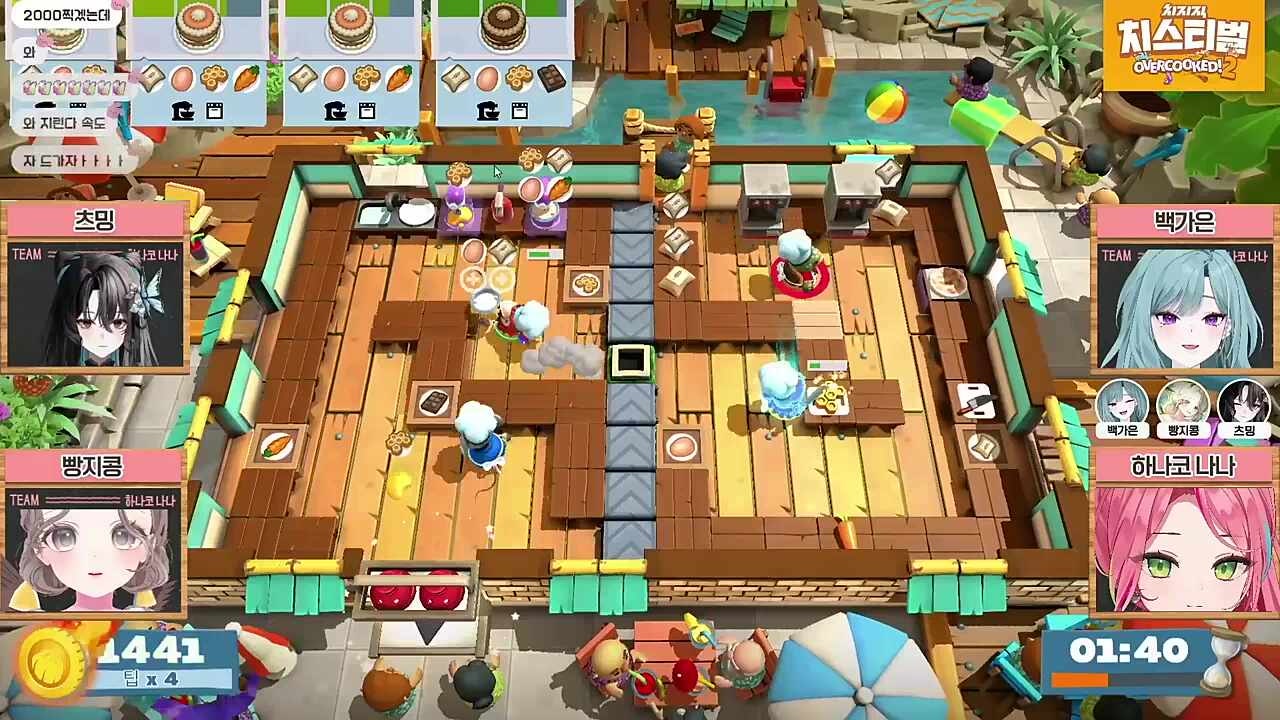Select the chocolate cake order ticket
Screen dimensions: 1280x720
click(x=503, y=62)
